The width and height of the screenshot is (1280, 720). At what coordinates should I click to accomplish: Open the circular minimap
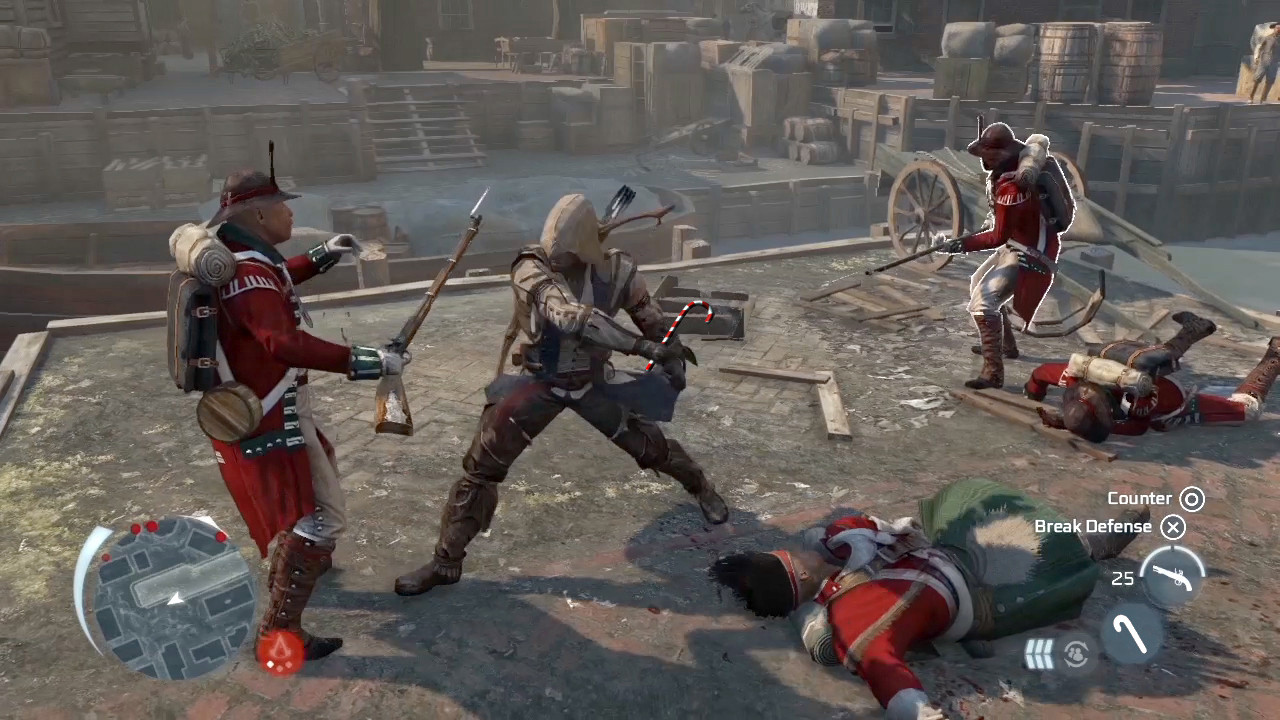pyautogui.click(x=170, y=597)
